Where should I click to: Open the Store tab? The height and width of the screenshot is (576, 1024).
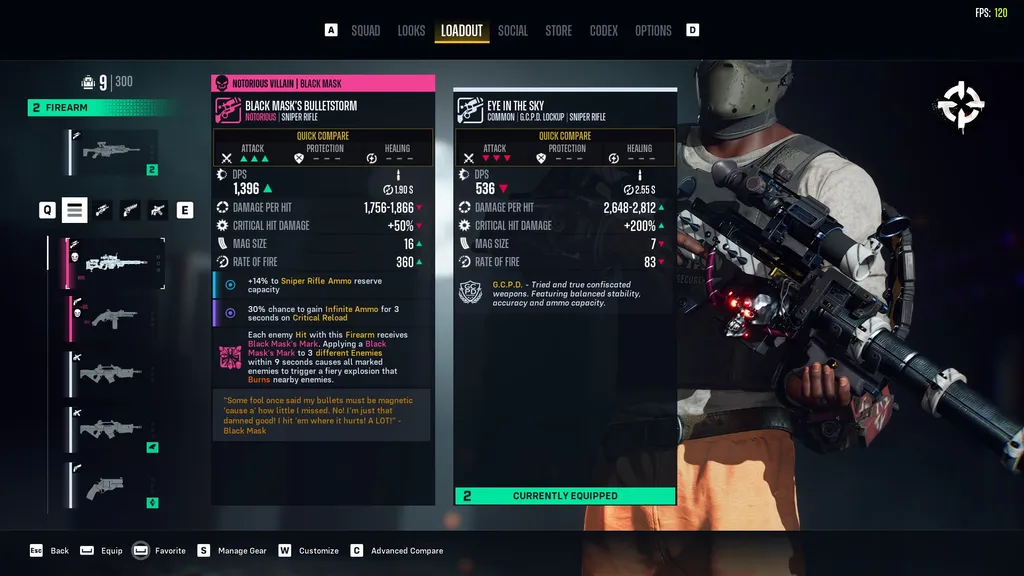pos(558,31)
